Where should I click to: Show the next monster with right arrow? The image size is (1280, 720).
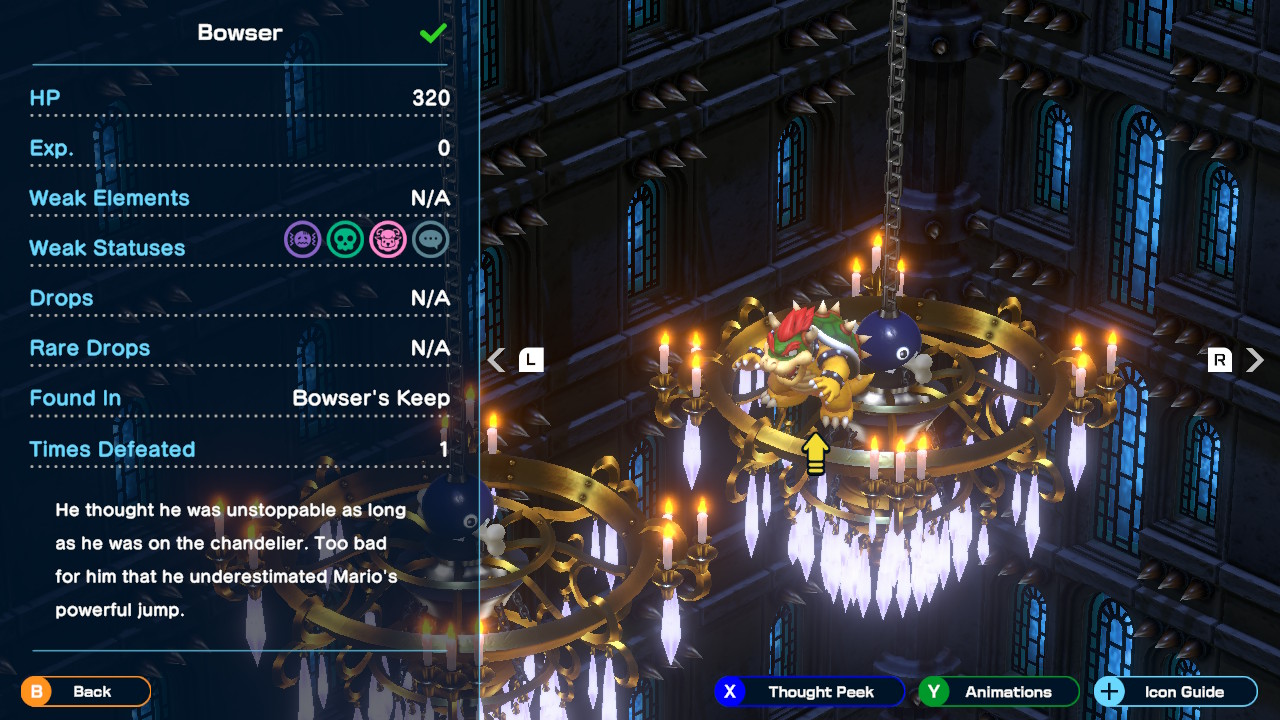pyautogui.click(x=1255, y=360)
